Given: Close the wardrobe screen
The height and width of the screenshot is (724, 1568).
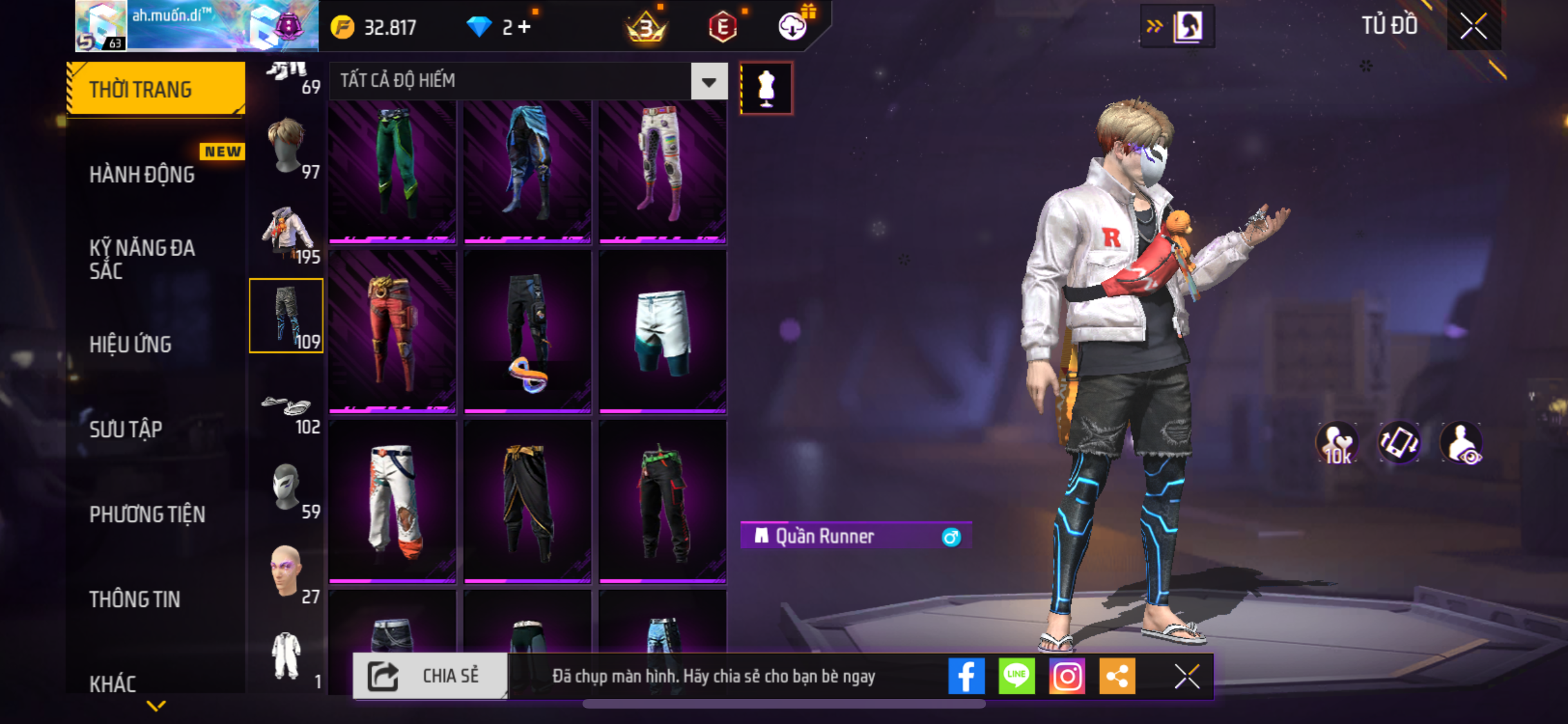Looking at the screenshot, I should [1473, 26].
